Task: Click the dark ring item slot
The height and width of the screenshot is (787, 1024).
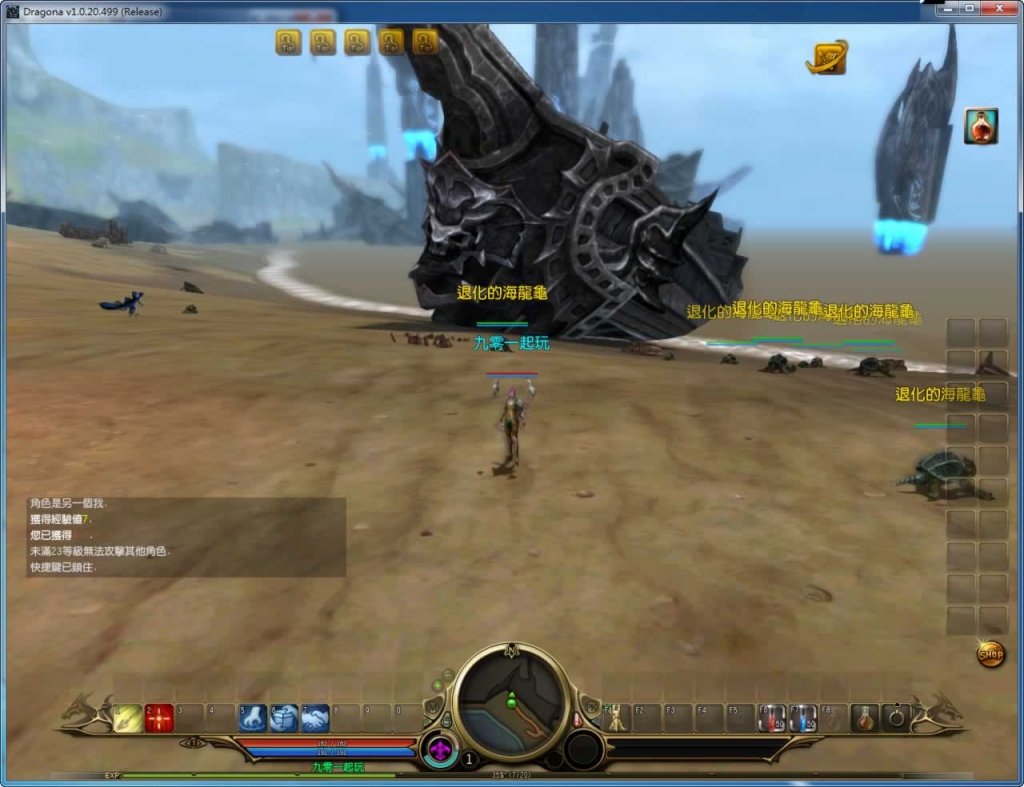Action: pos(896,717)
